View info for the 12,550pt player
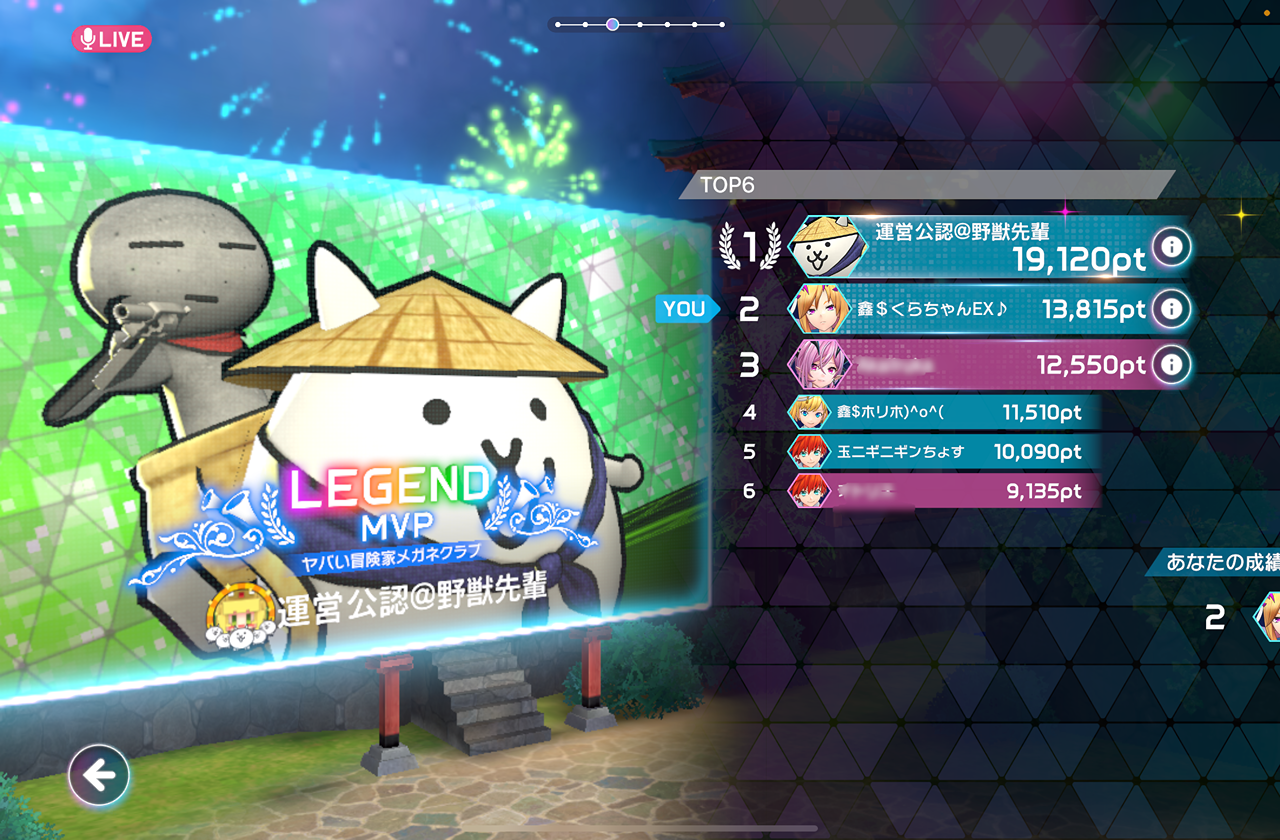 point(1171,365)
